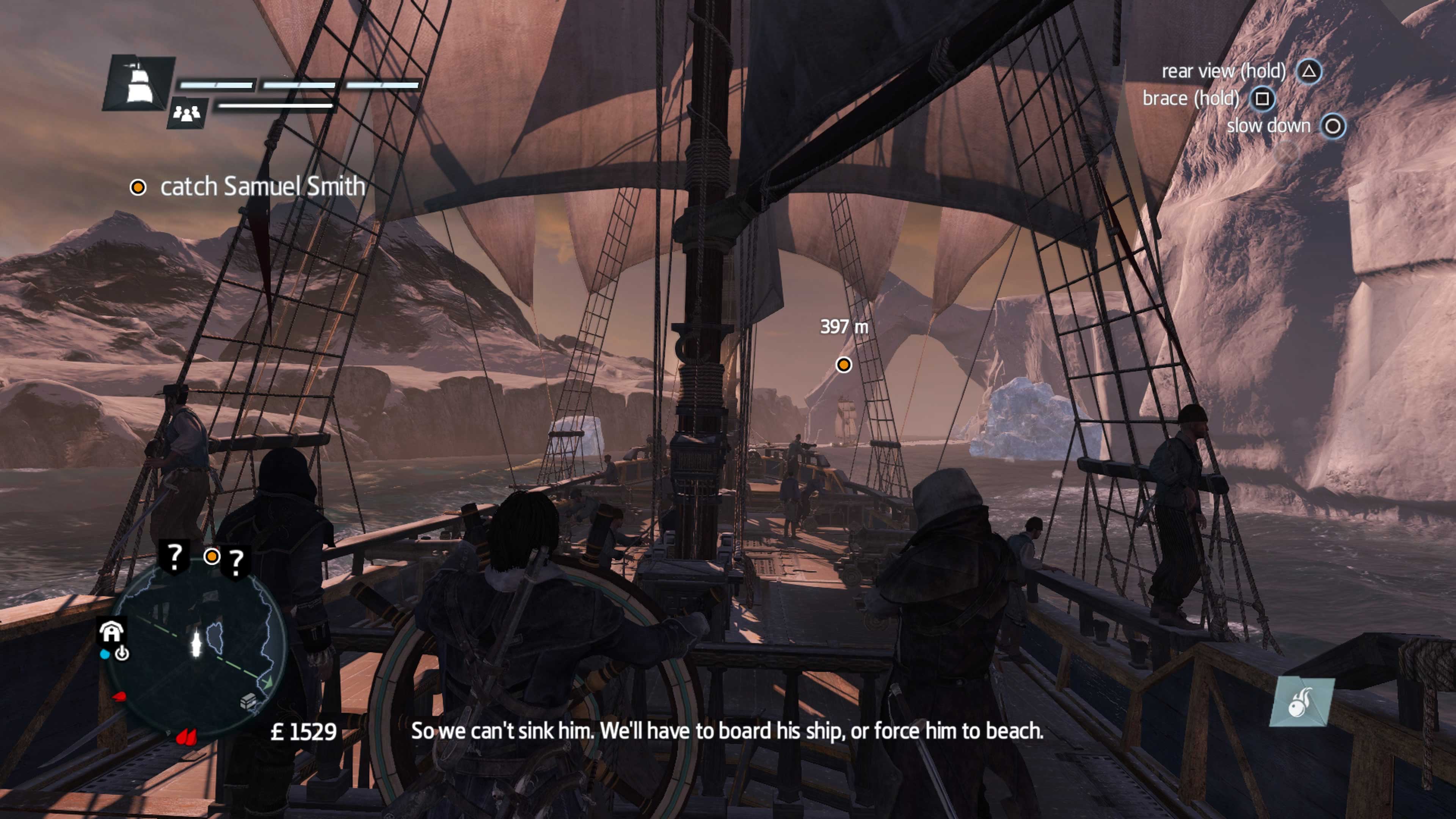The height and width of the screenshot is (819, 1456).
Task: Select the orange objective dot above minimap
Action: [212, 557]
